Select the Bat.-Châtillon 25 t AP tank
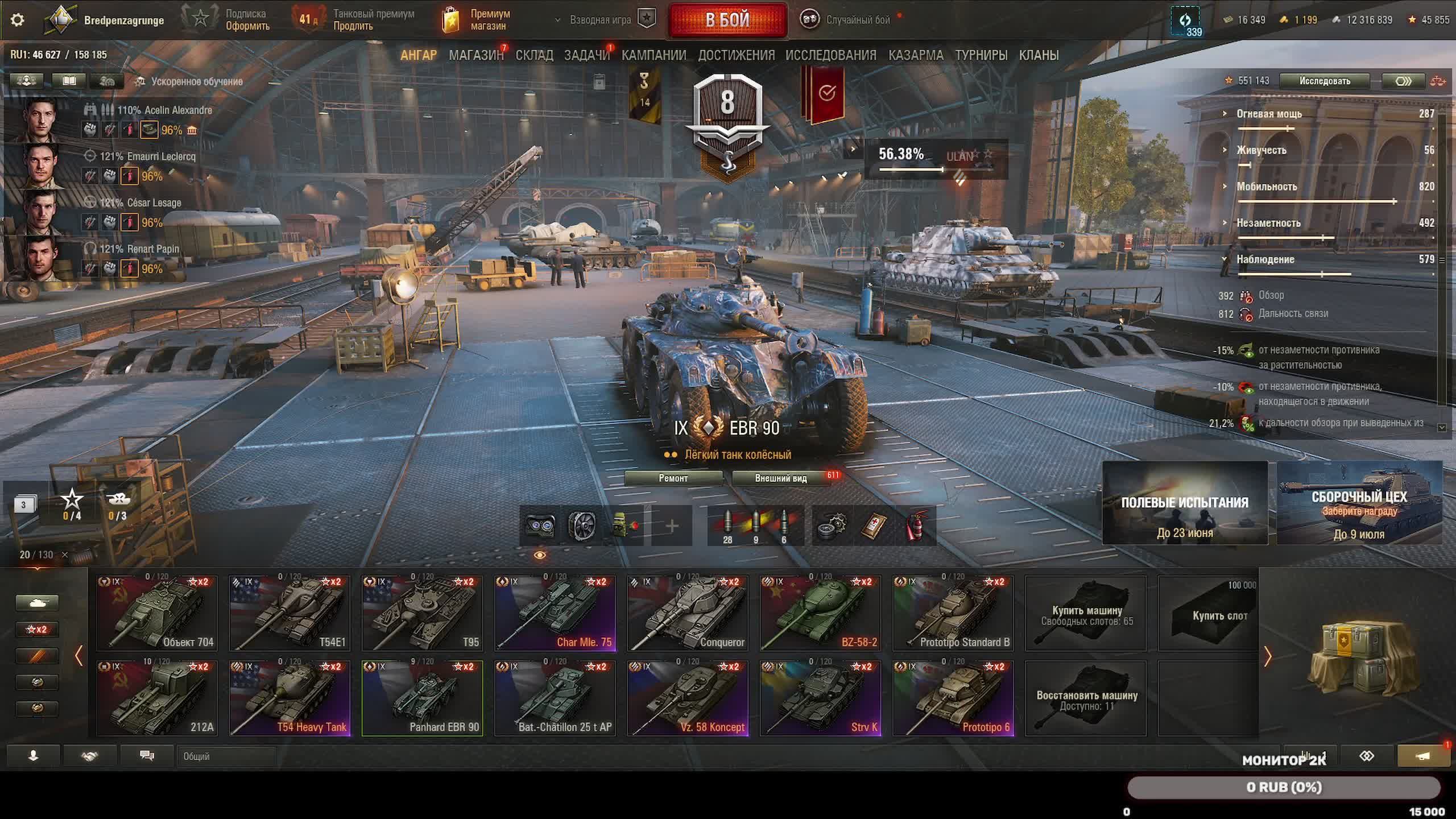 click(x=555, y=698)
